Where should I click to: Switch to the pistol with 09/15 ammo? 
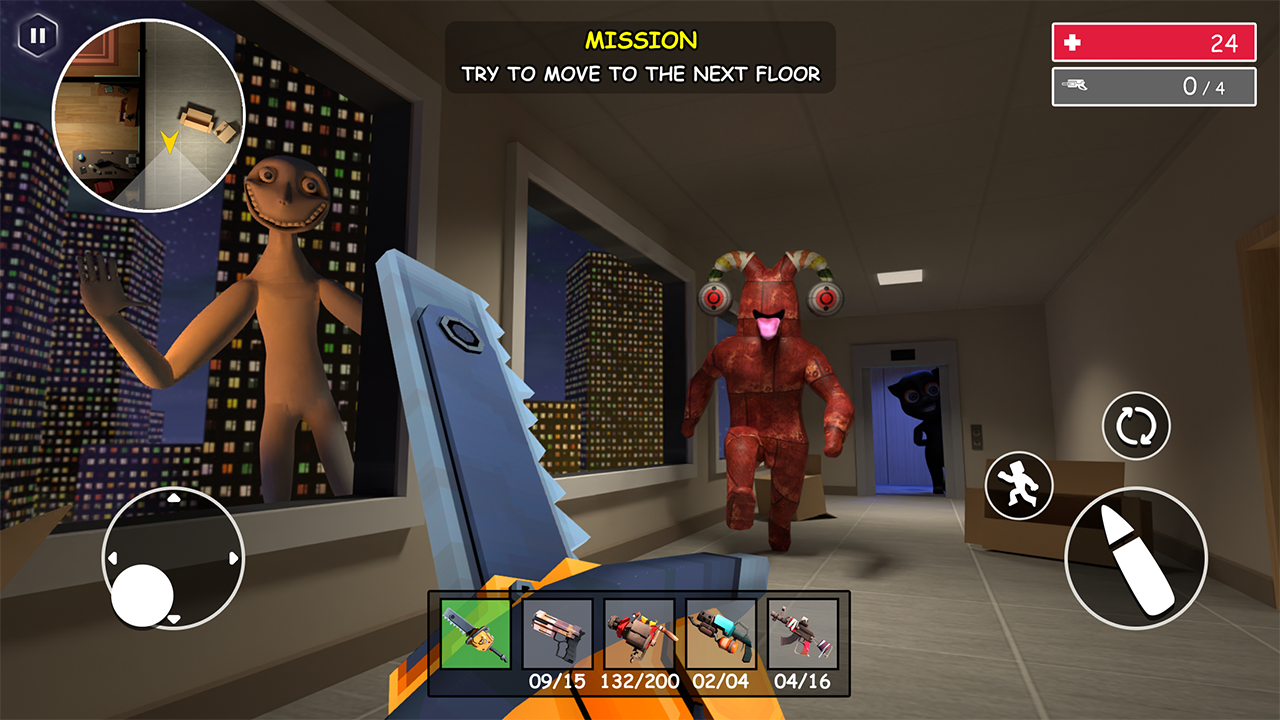click(x=557, y=634)
